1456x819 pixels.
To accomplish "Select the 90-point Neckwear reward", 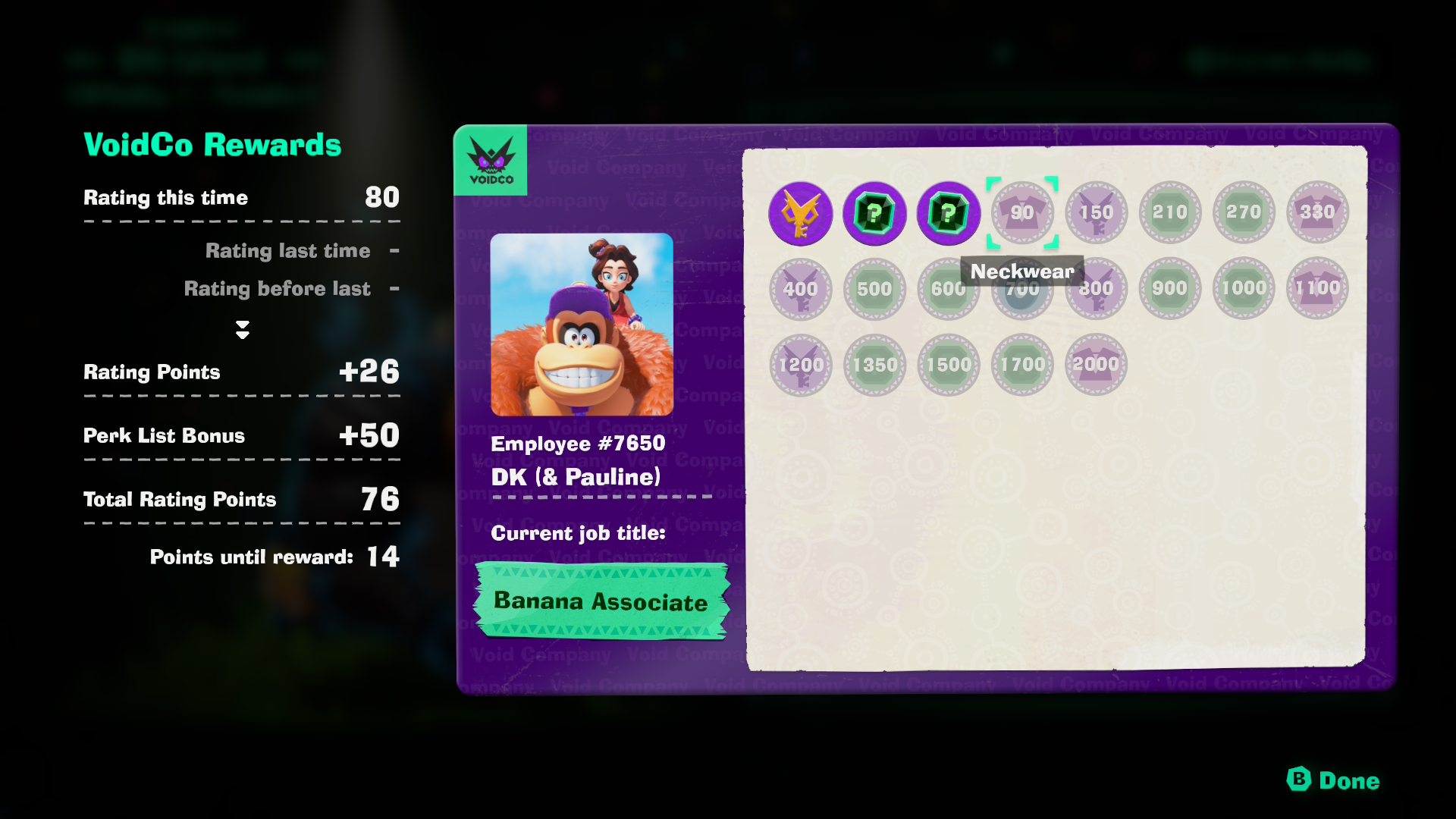I will click(1022, 213).
